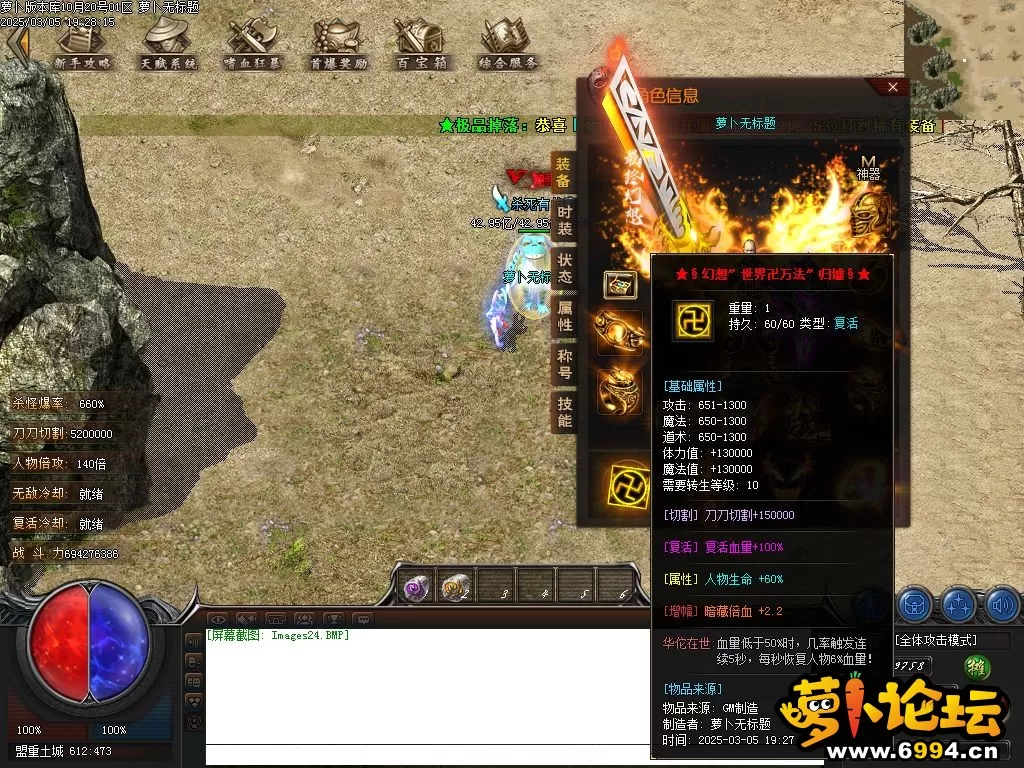Click the left arrow beside the top menu
The width and height of the screenshot is (1024, 768).
(x=17, y=43)
